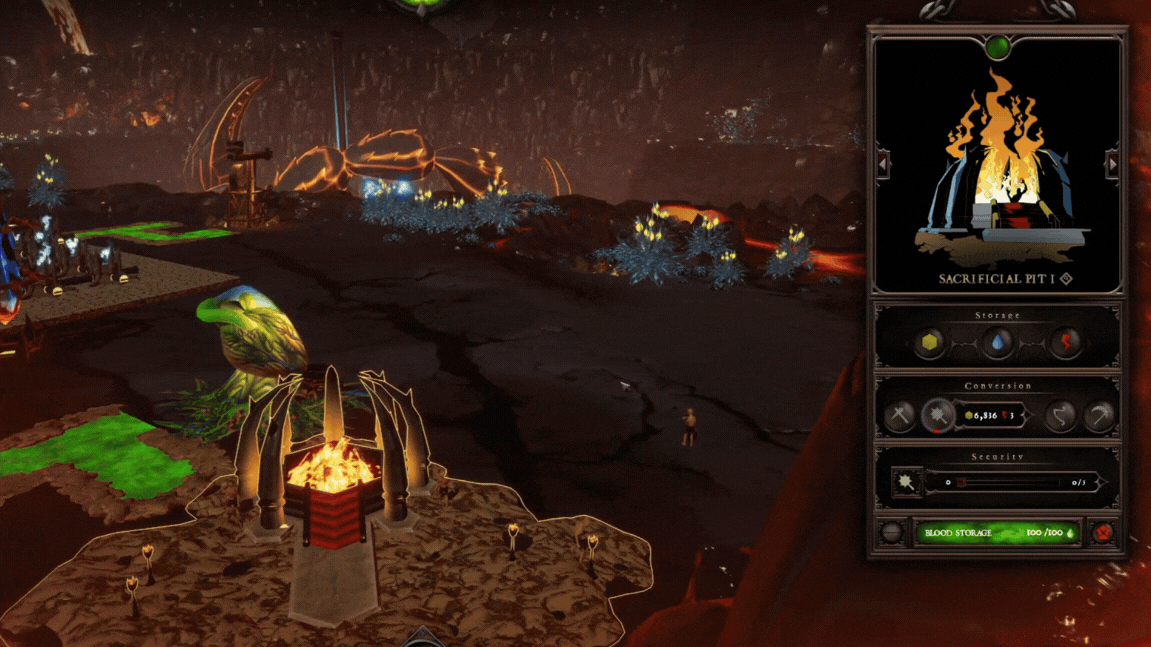Choose the scythe conversion icon

click(1100, 415)
